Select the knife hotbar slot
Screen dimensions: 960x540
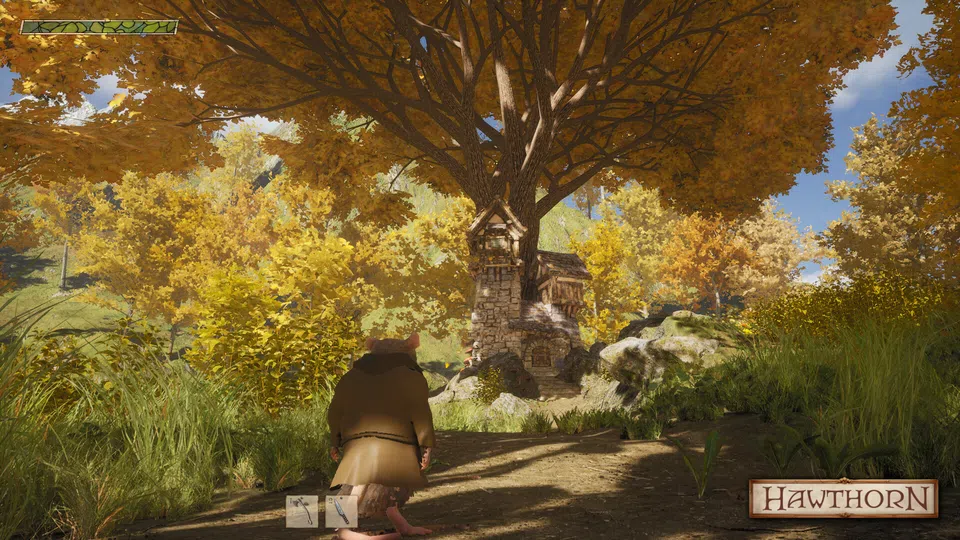click(341, 511)
